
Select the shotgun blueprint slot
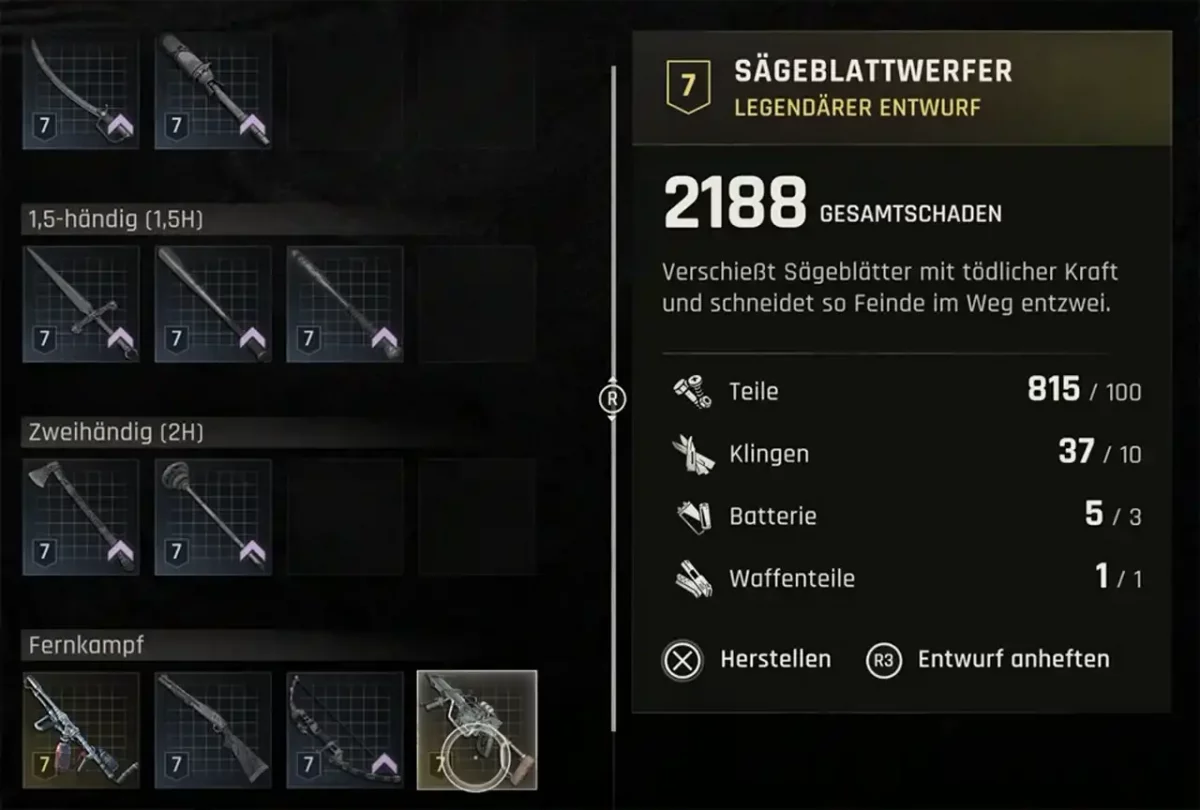(213, 728)
